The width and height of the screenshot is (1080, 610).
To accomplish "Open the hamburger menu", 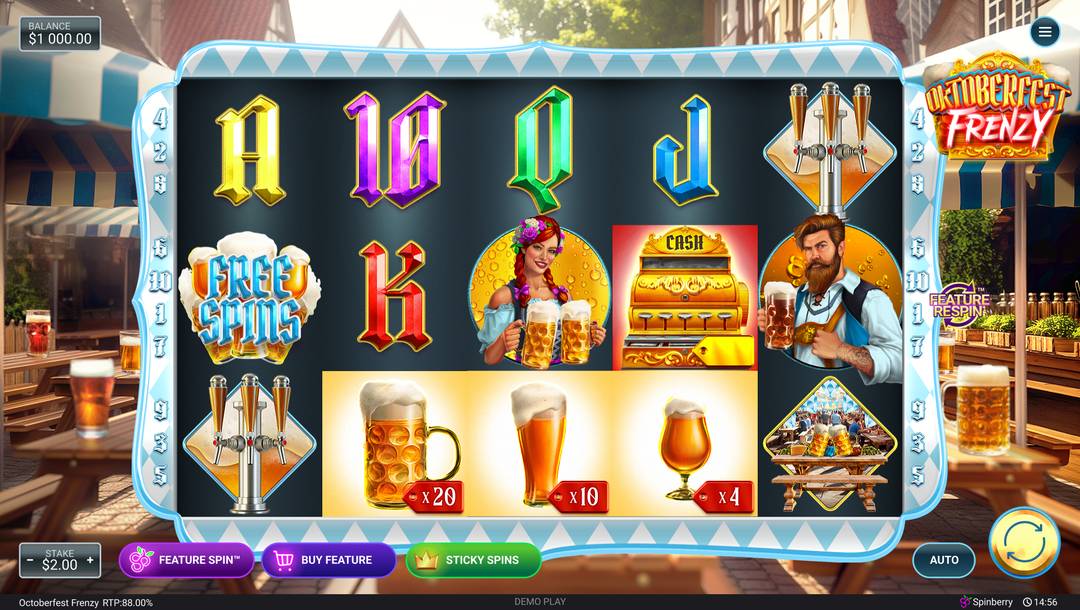I will 1045,32.
